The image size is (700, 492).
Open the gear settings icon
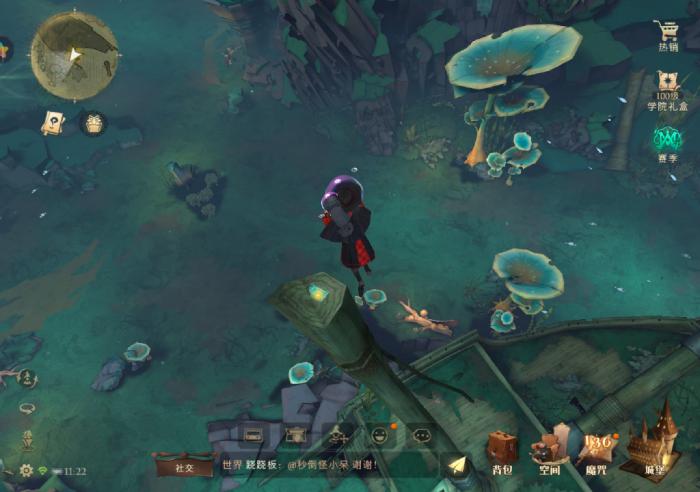pos(27,470)
